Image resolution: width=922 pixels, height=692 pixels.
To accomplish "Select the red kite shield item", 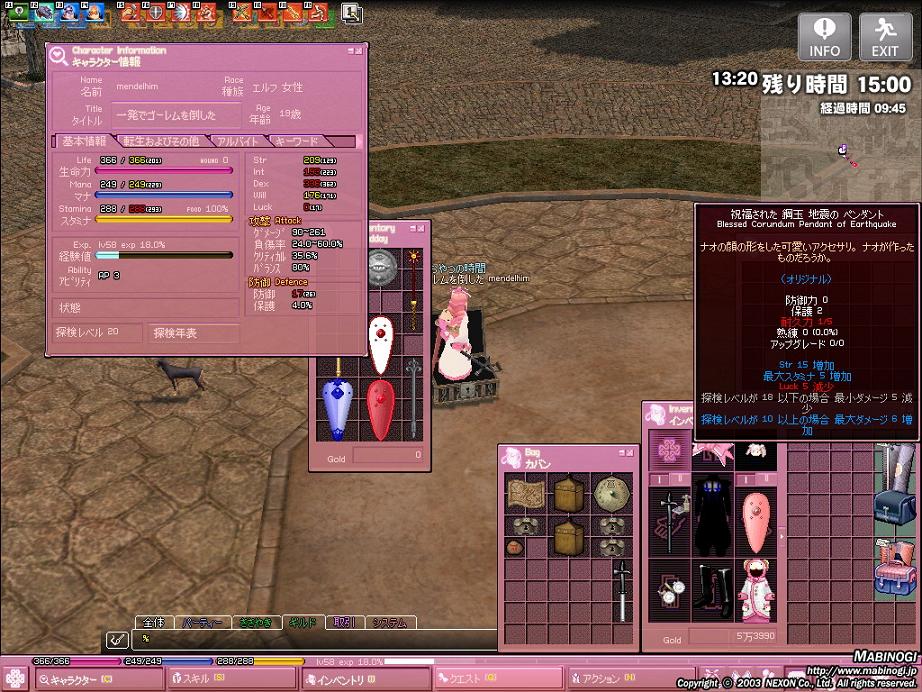I will (x=380, y=408).
